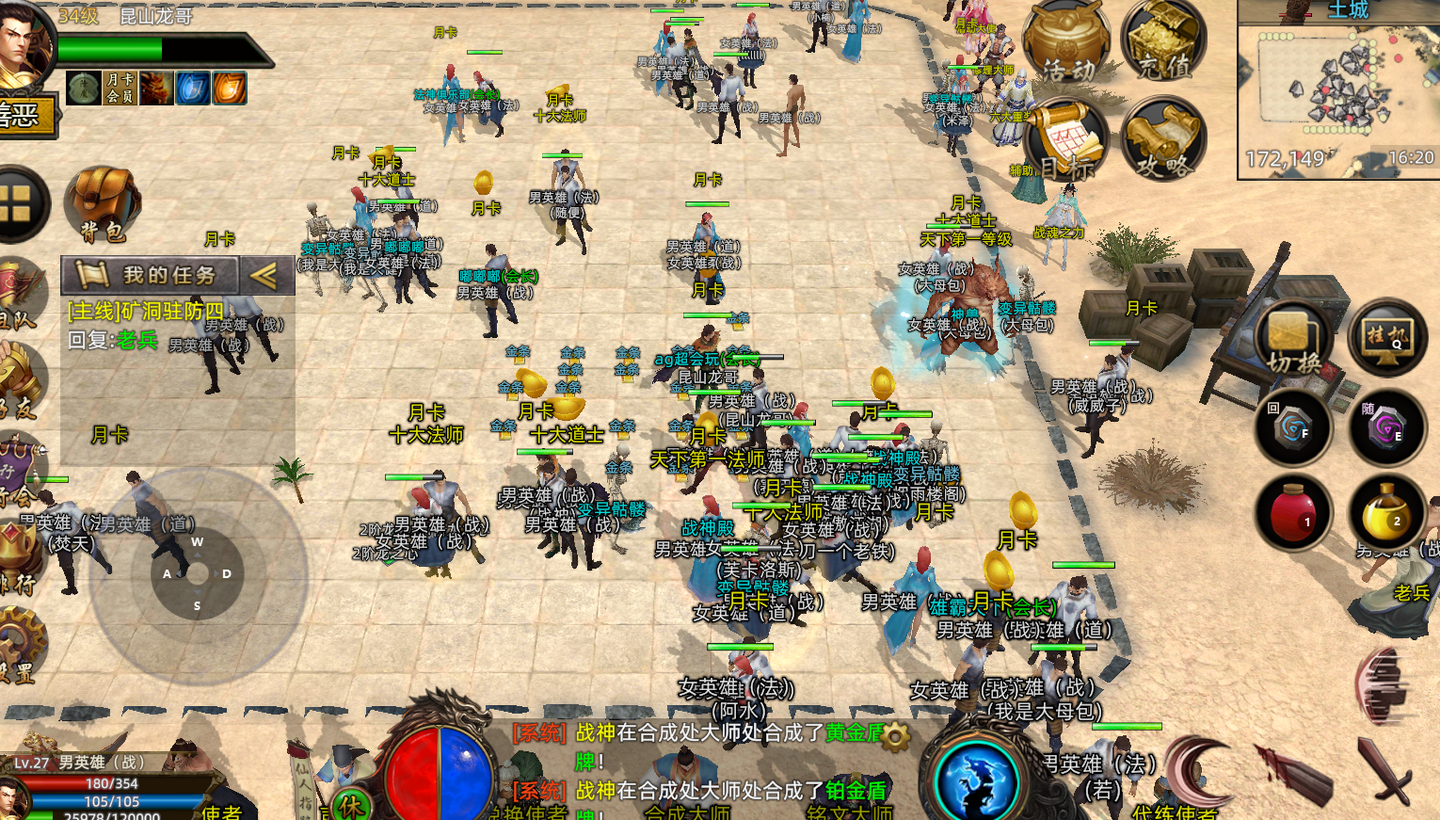
Task: Open the 月卡会员 monthly card buff icon
Action: 120,88
